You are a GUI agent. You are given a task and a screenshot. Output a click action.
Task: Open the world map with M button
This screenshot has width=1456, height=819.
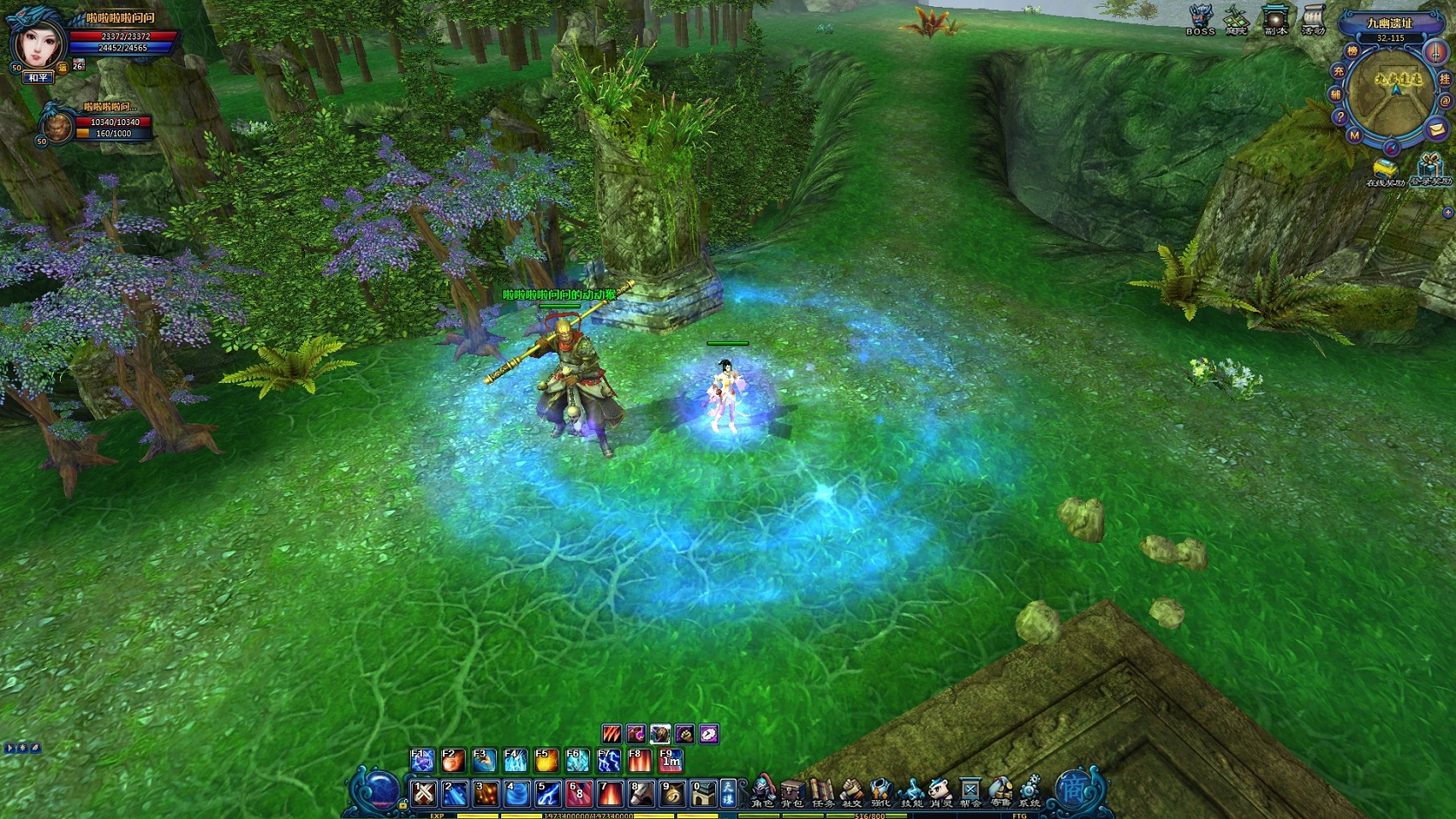click(x=1354, y=135)
